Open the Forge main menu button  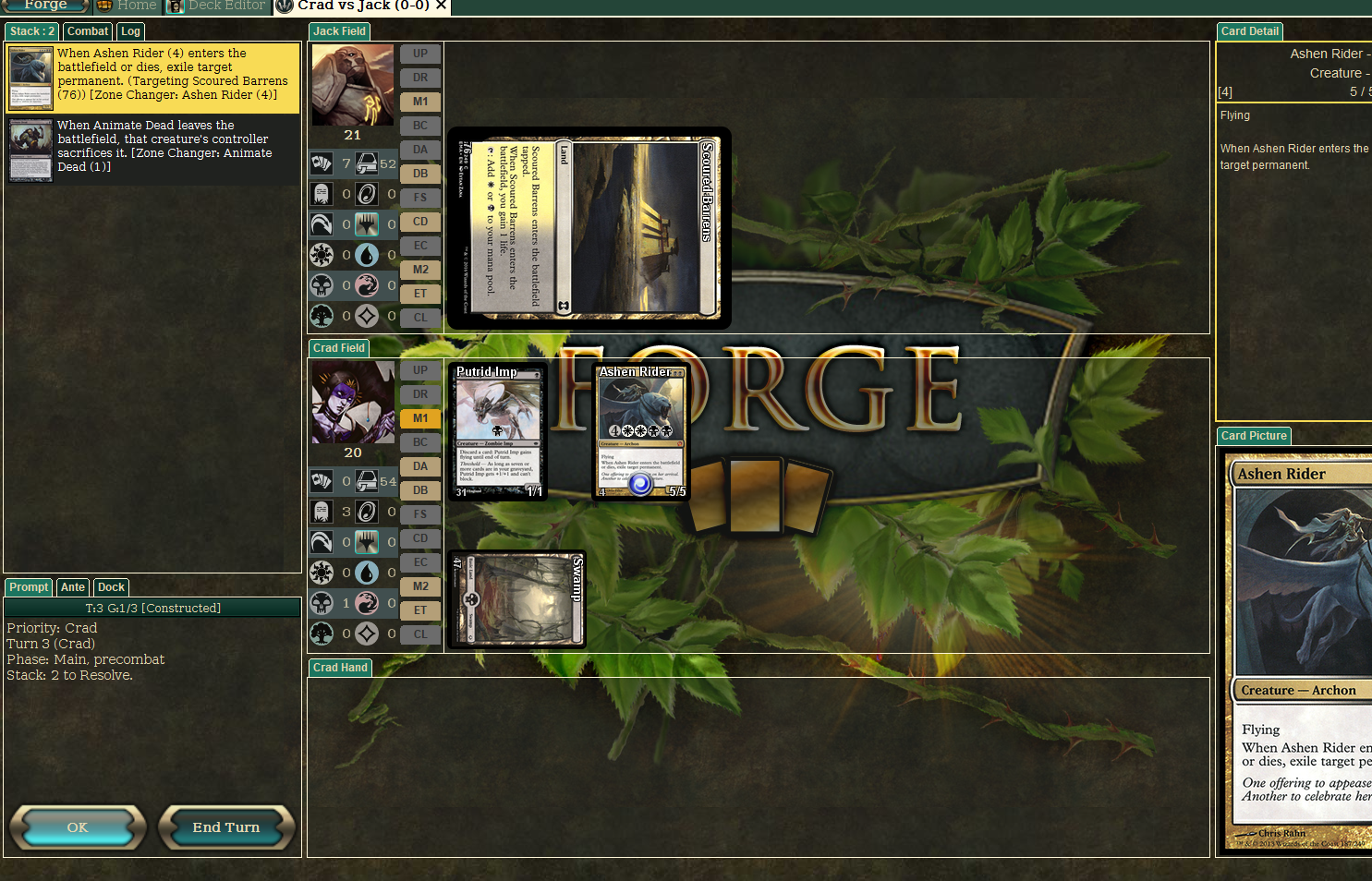tap(44, 6)
